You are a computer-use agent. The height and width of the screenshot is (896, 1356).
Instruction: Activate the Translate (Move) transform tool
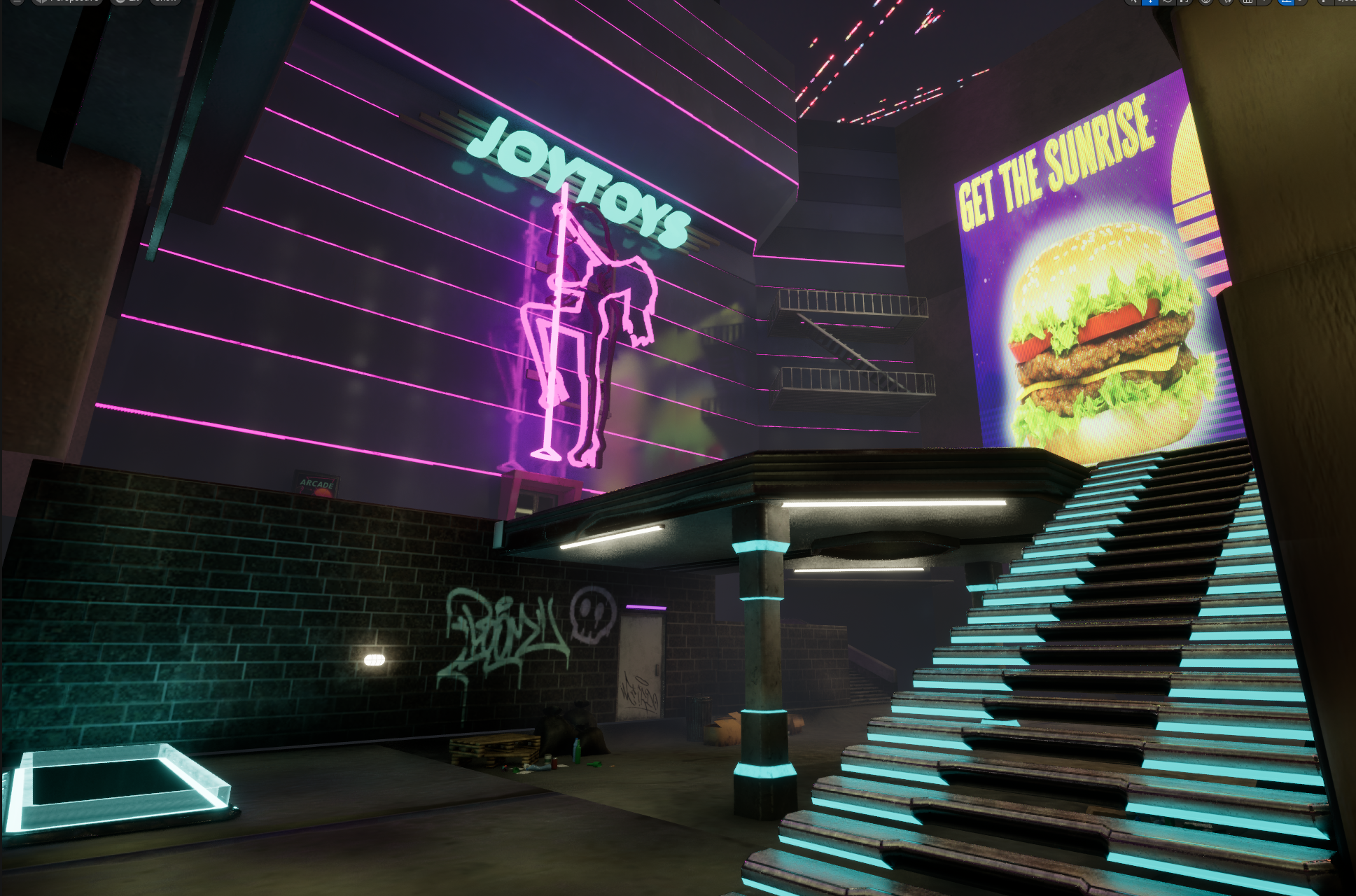[x=1149, y=3]
